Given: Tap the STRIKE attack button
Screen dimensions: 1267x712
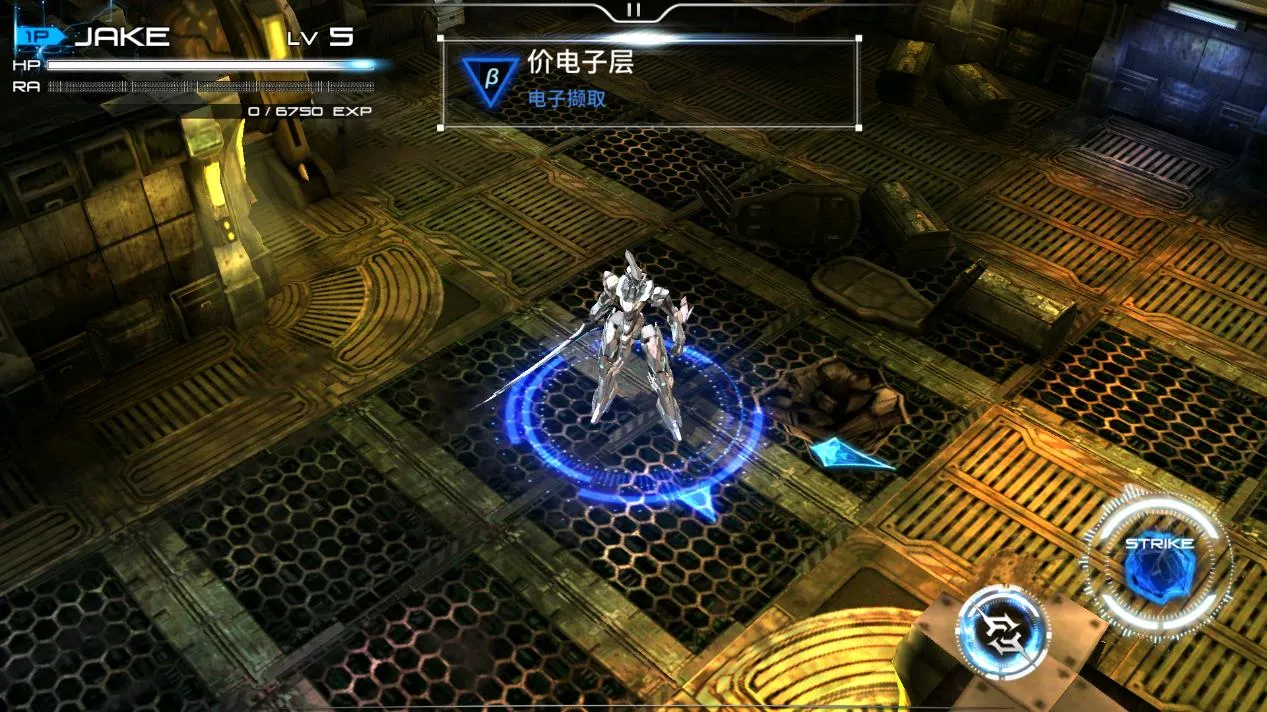Looking at the screenshot, I should tap(1158, 564).
